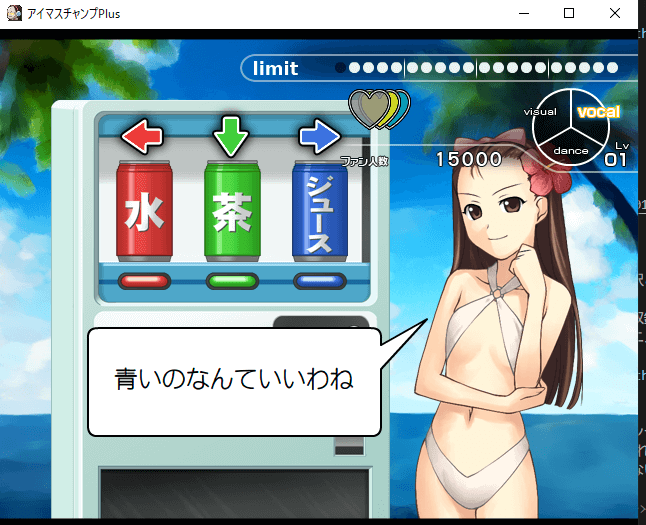Click the green down arrow

click(x=231, y=137)
